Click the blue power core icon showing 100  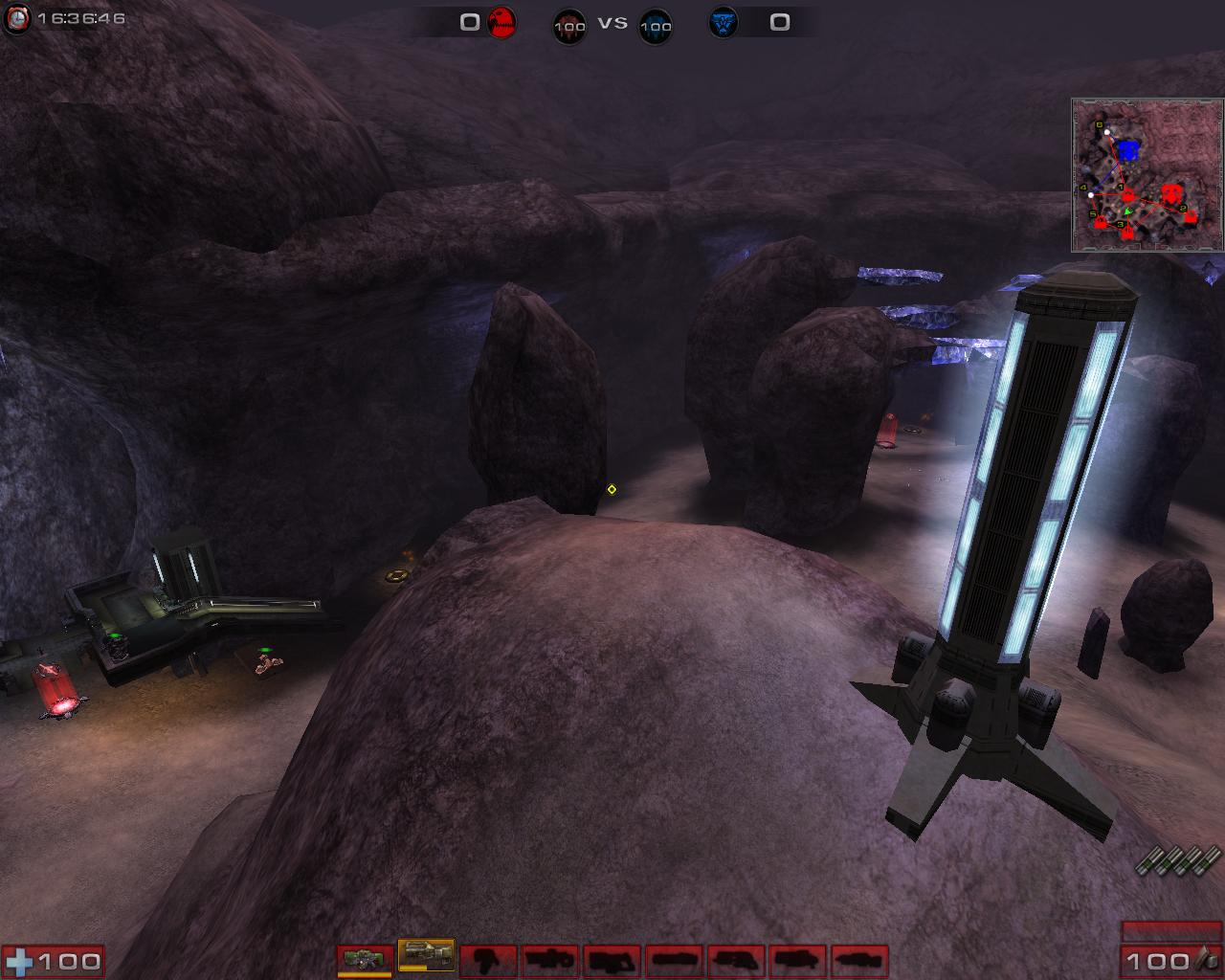pyautogui.click(x=655, y=26)
